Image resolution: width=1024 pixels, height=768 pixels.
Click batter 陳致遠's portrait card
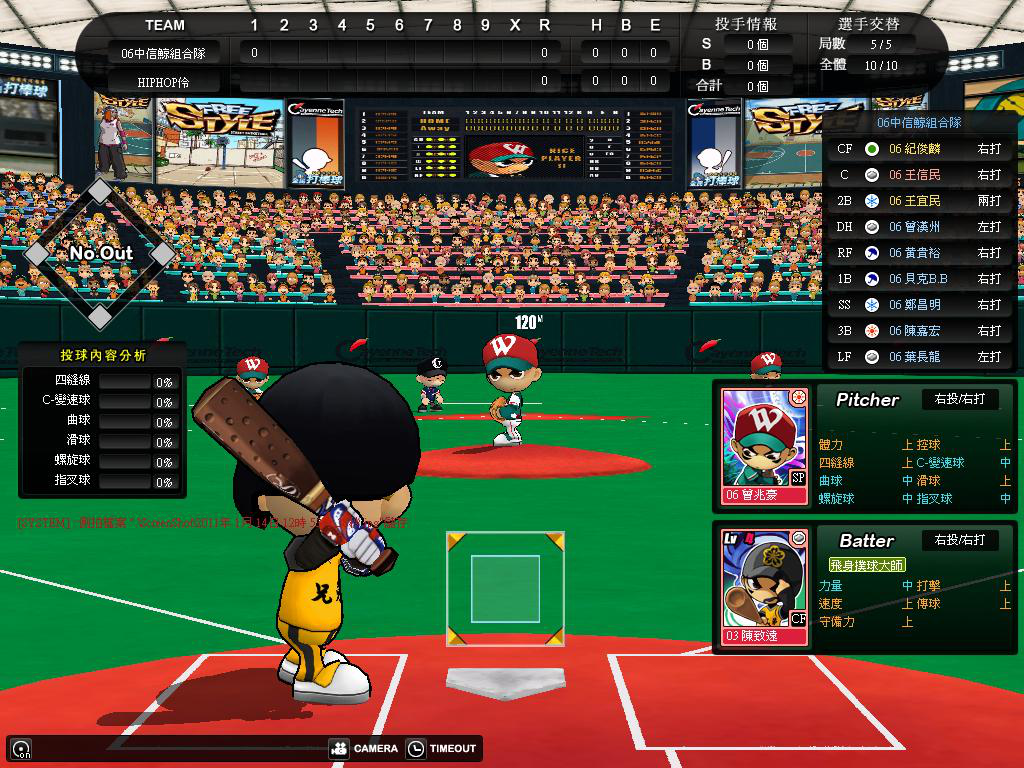[x=764, y=585]
